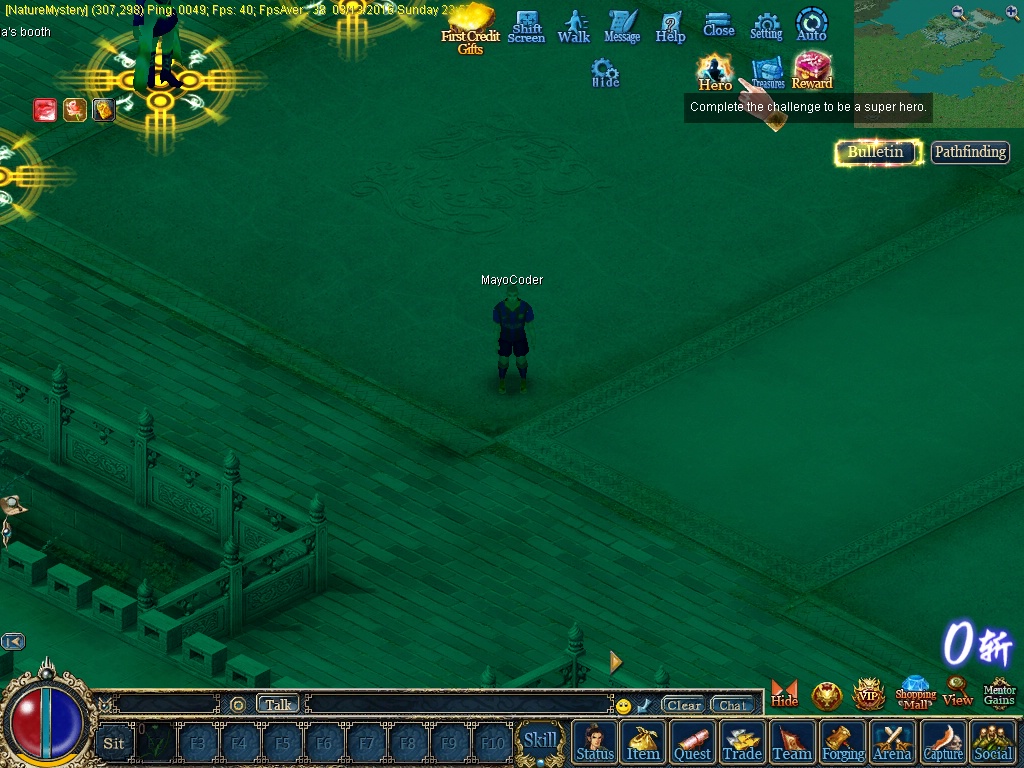Image resolution: width=1024 pixels, height=768 pixels.
Task: Open the Arena menu
Action: [x=892, y=742]
